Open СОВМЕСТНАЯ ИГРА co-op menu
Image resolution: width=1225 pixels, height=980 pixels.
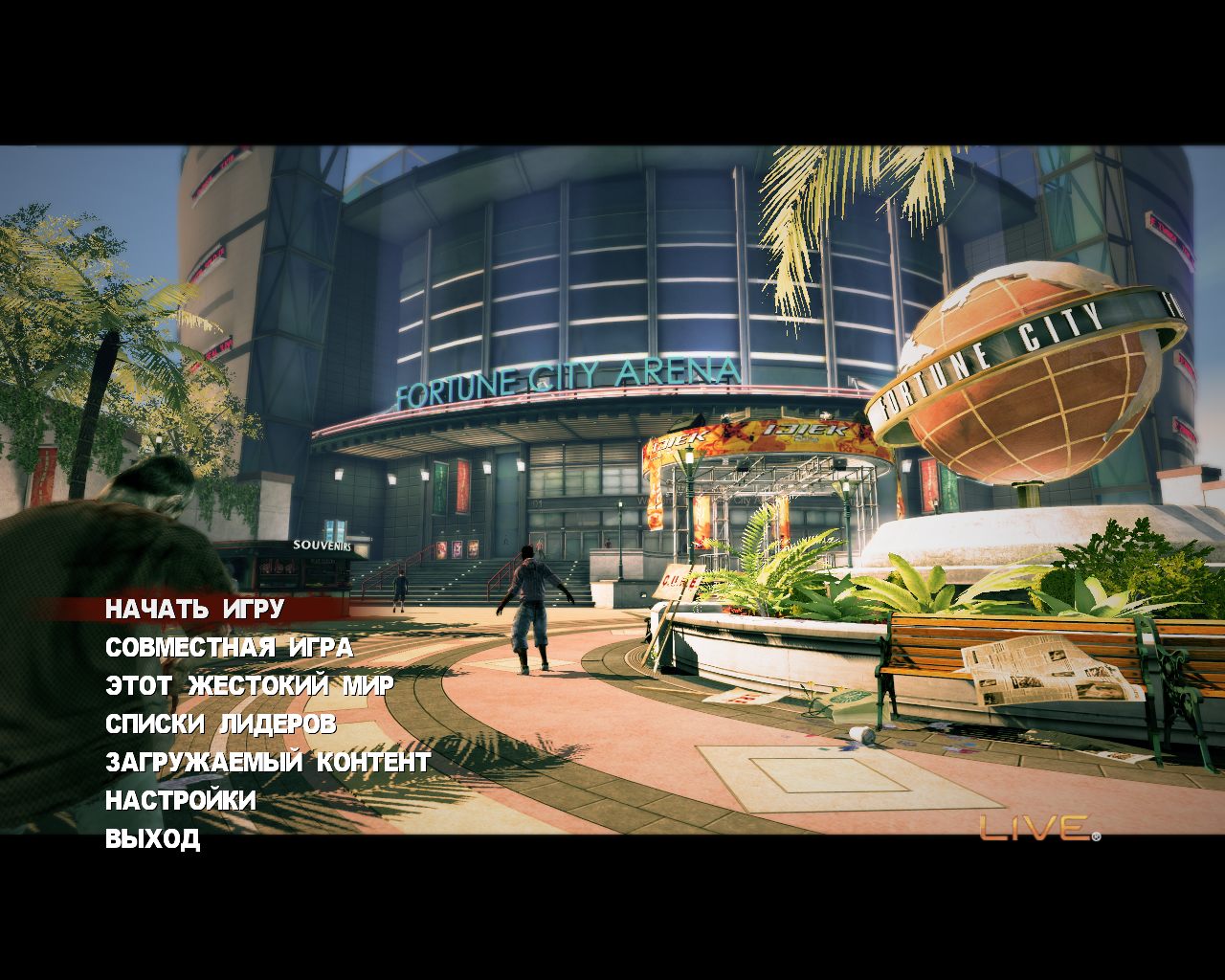tap(229, 648)
